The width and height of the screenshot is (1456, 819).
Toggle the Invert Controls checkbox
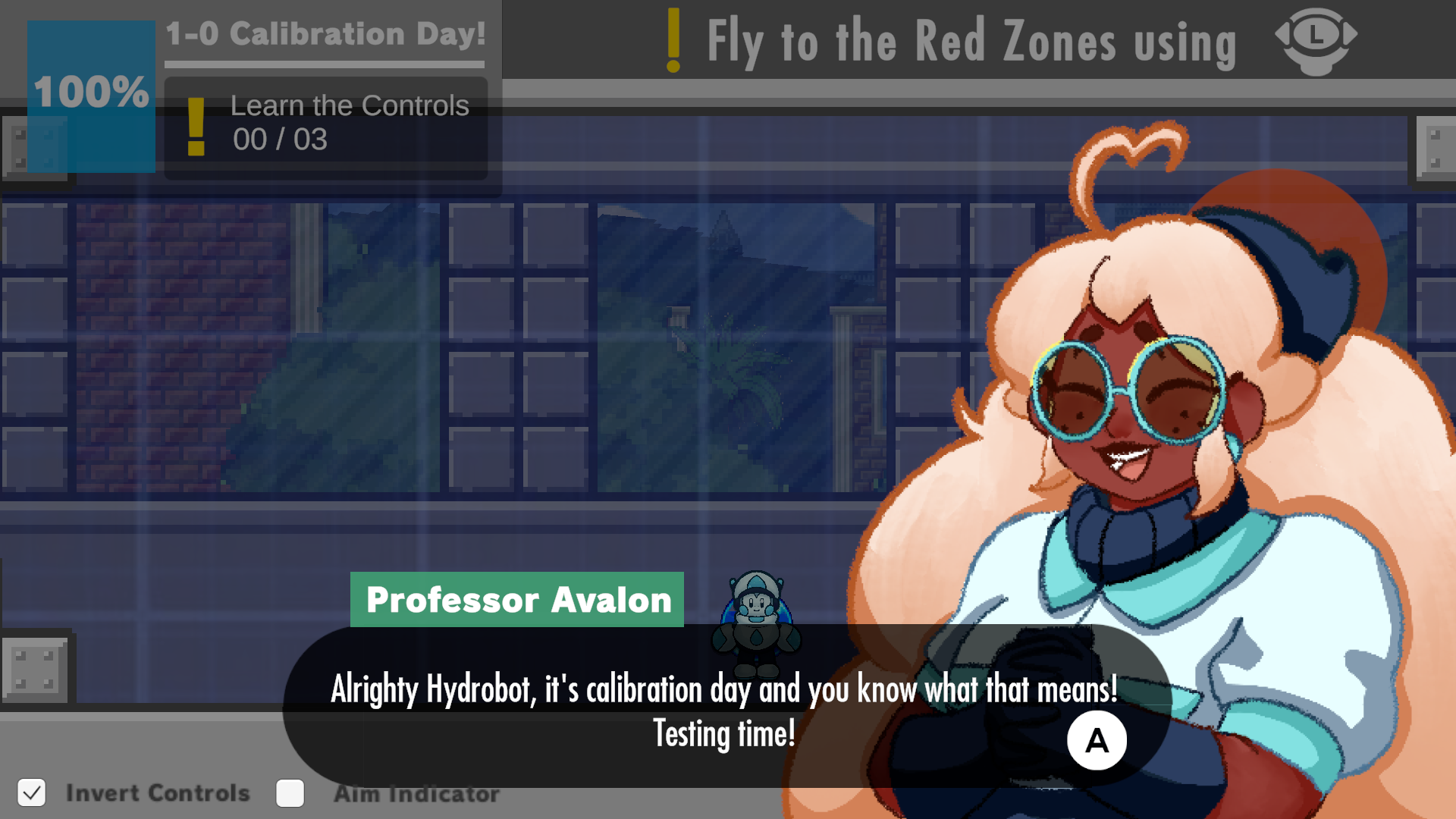pyautogui.click(x=31, y=793)
